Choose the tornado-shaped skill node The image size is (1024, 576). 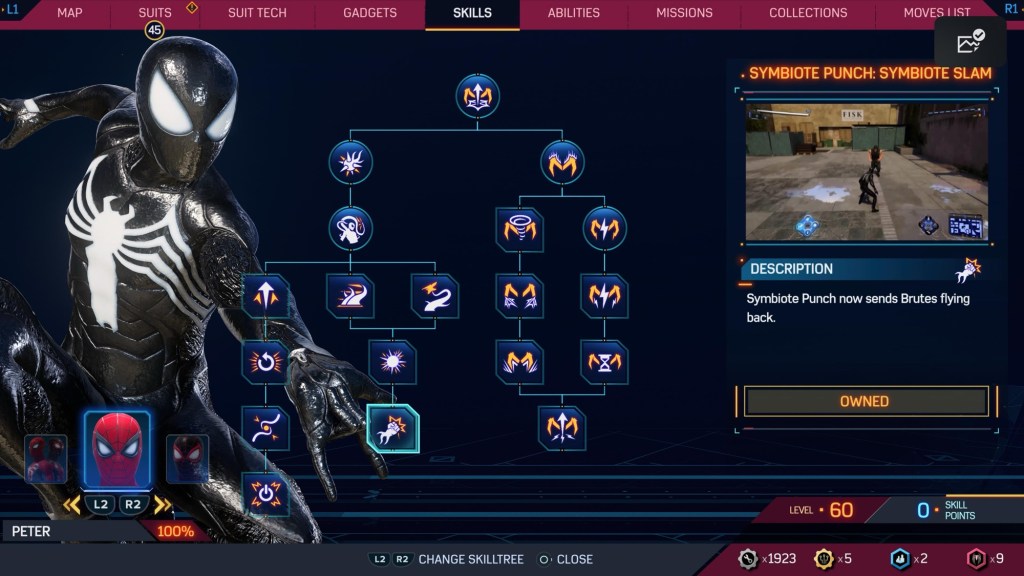(x=519, y=229)
